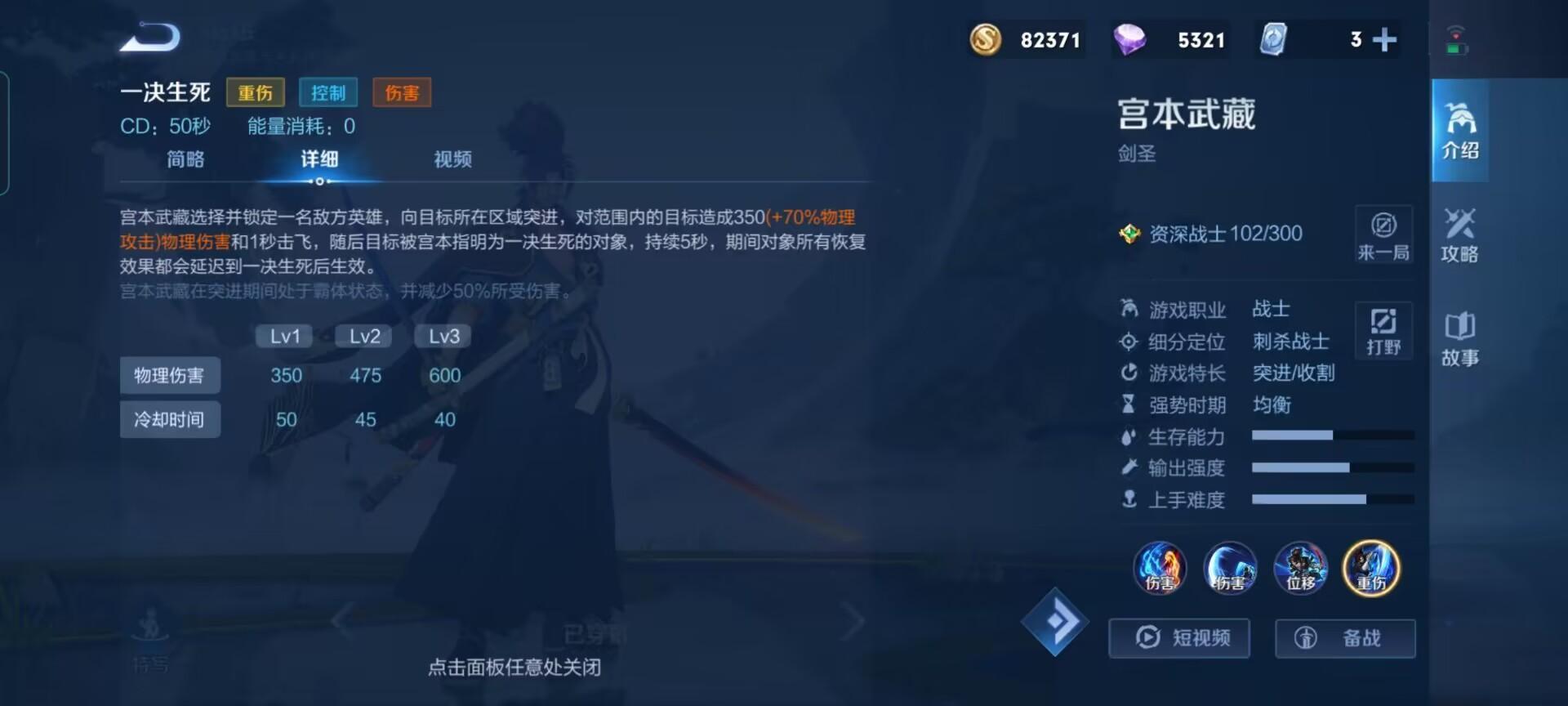Click the 备战 button
This screenshot has height=706, width=1568.
point(1344,638)
